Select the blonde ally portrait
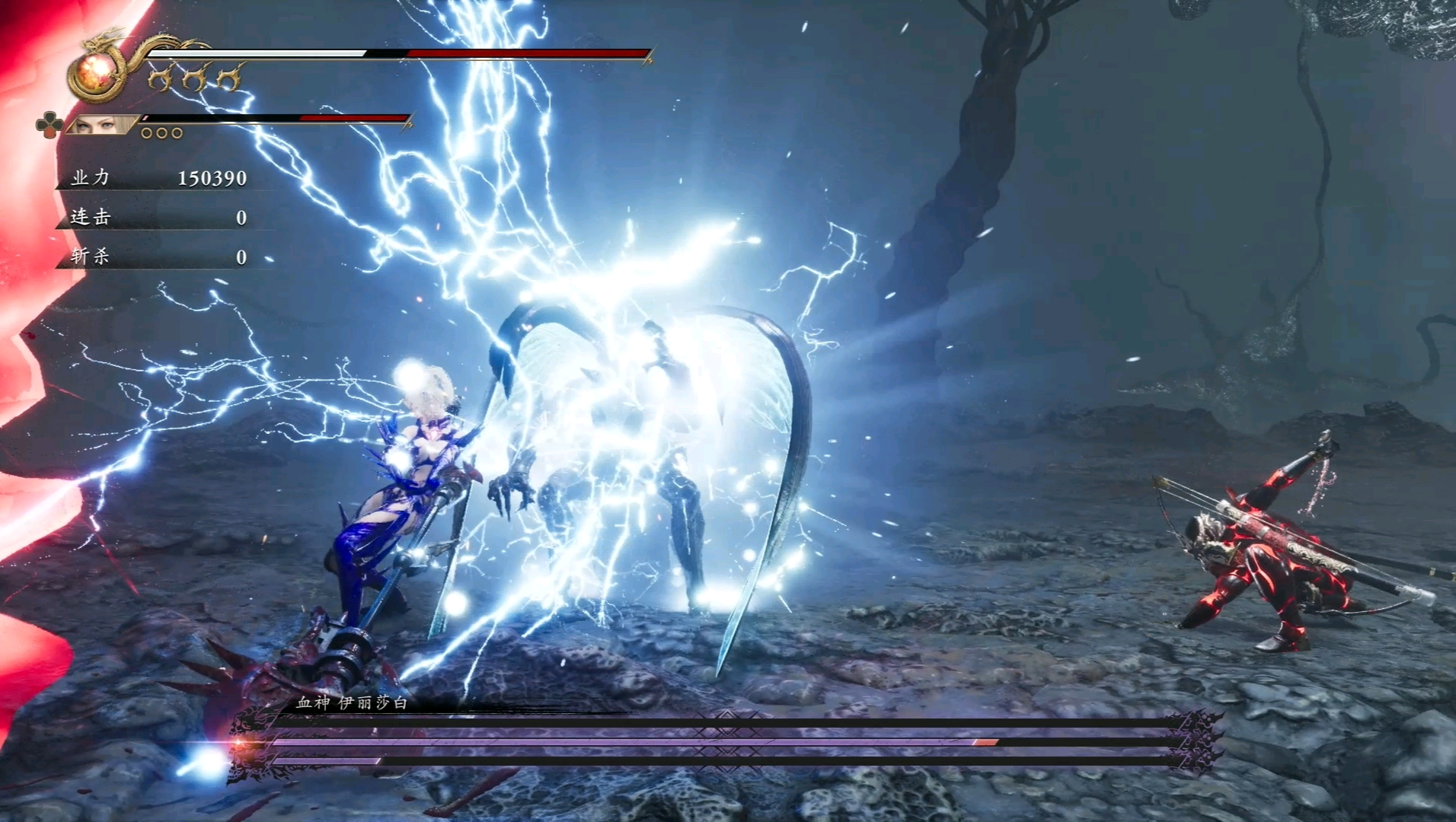This screenshot has height=822, width=1456. tap(104, 124)
